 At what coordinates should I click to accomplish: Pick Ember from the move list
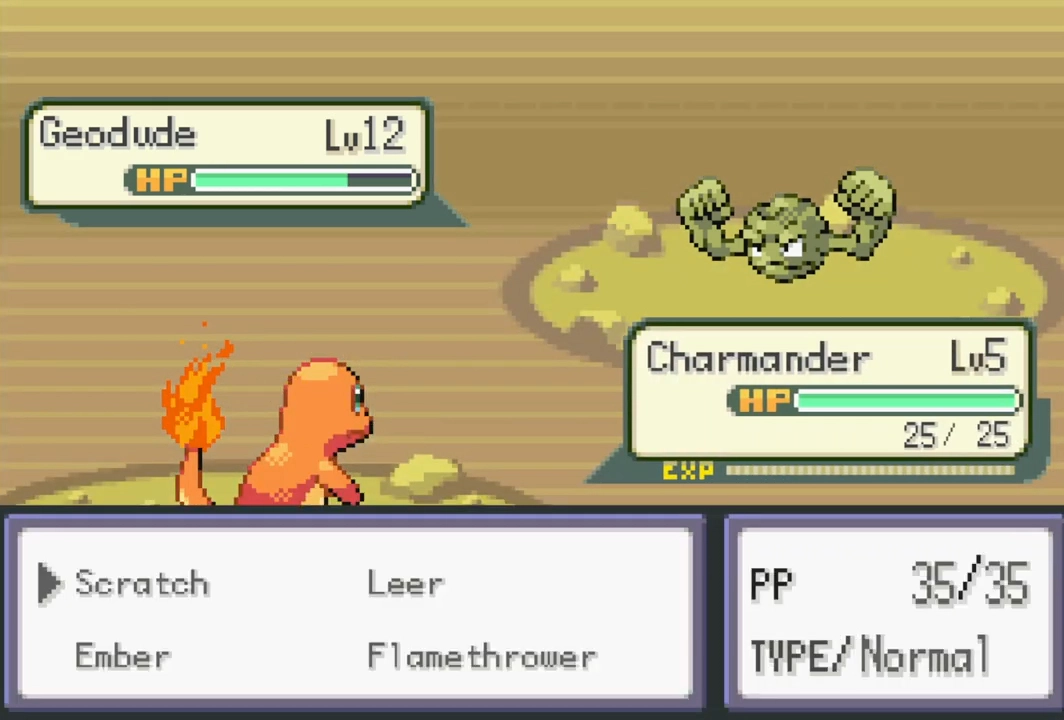(x=122, y=656)
